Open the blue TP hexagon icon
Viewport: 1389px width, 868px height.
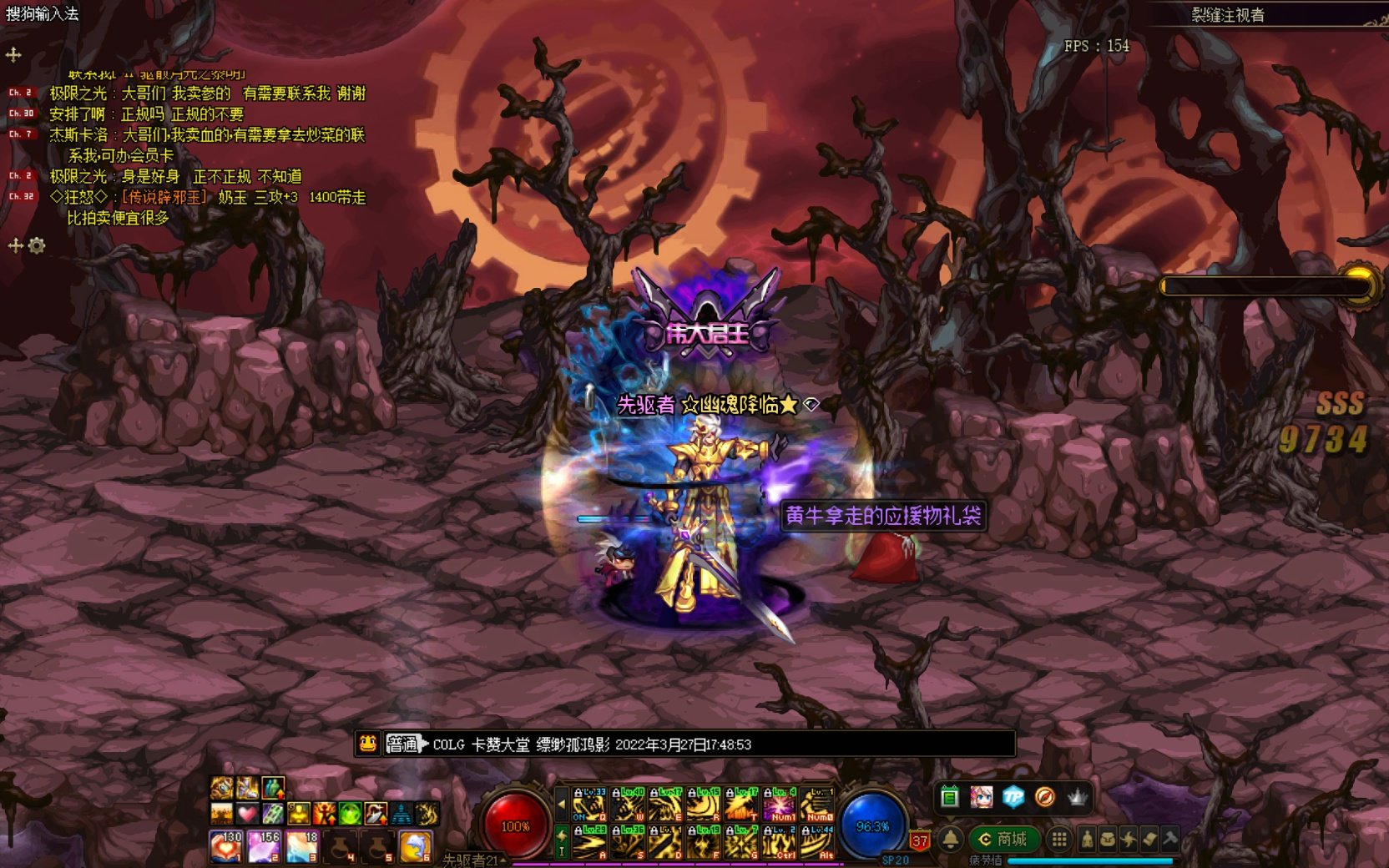pos(1013,797)
